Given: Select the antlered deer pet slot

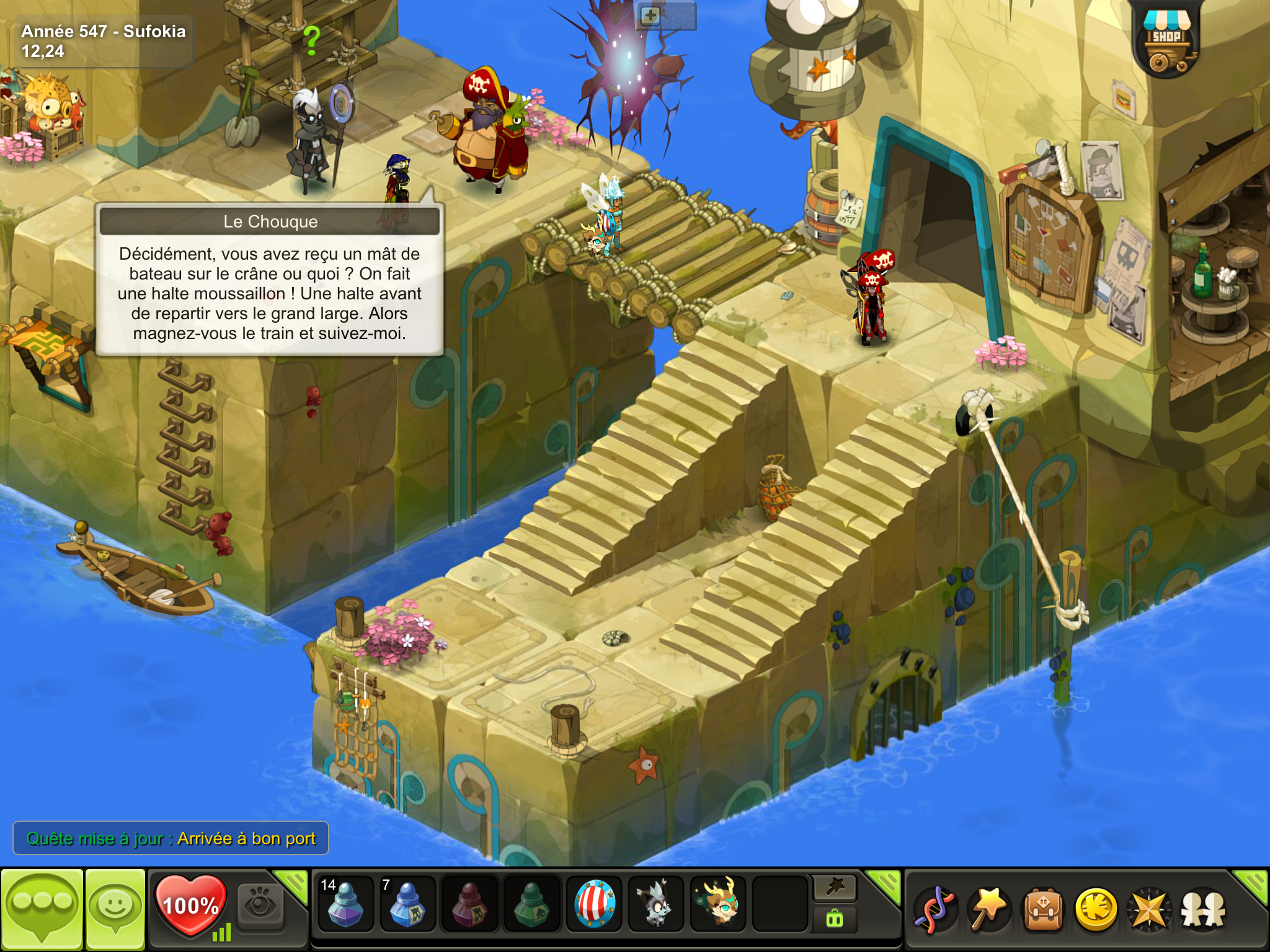Looking at the screenshot, I should 719,904.
